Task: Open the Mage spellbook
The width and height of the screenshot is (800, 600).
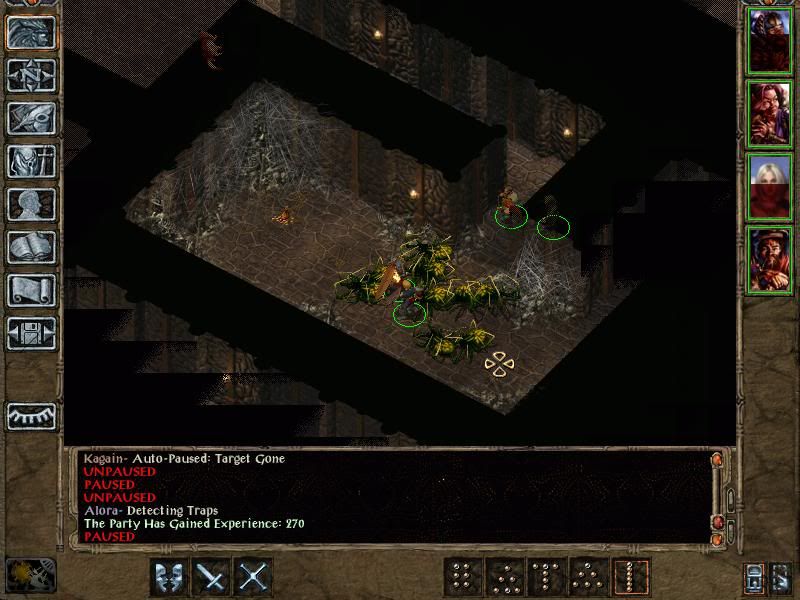Action: coord(31,247)
